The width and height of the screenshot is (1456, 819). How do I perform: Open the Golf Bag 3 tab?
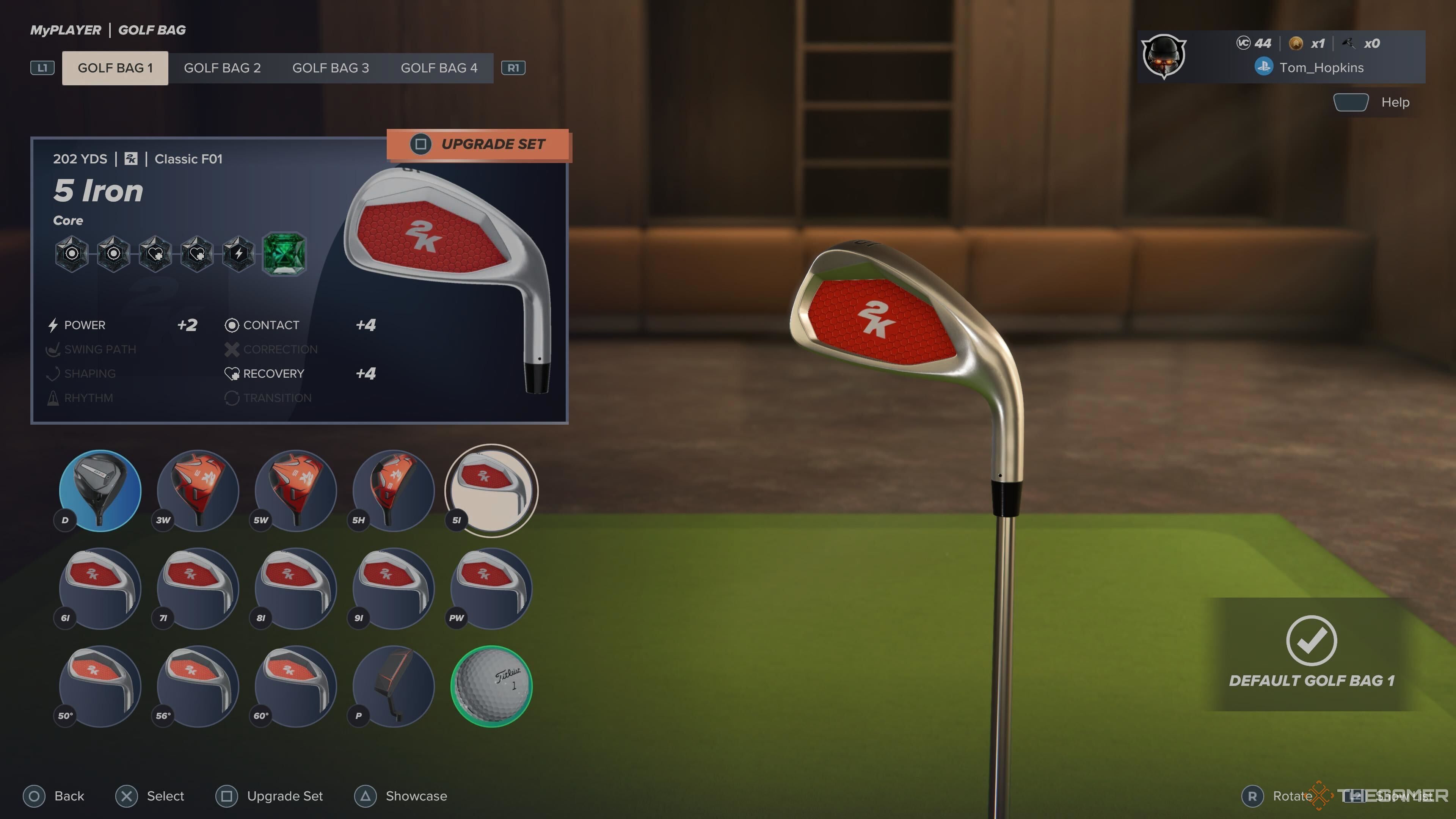click(x=330, y=68)
